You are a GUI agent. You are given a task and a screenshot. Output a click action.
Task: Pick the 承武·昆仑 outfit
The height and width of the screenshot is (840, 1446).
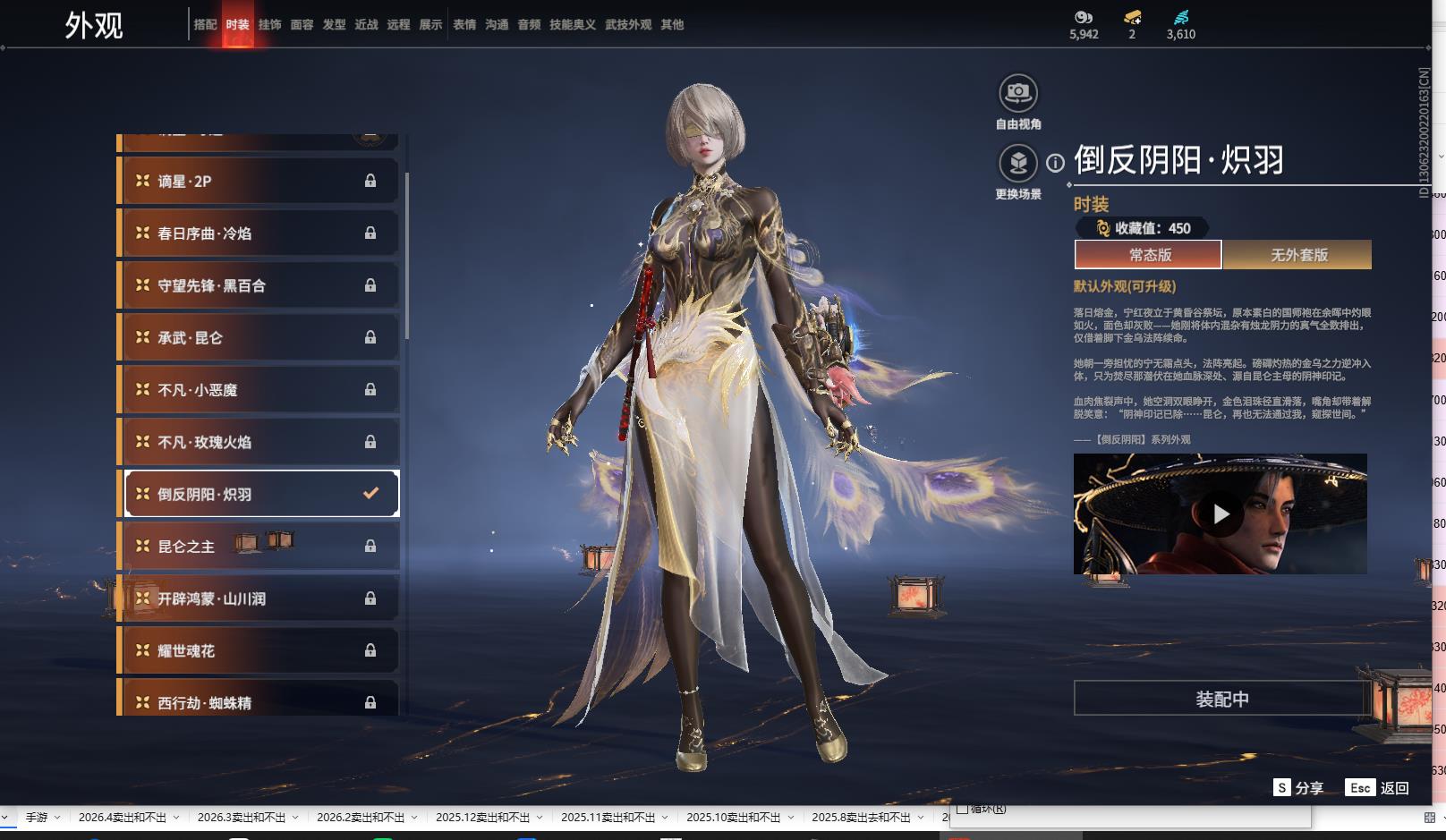click(x=258, y=338)
